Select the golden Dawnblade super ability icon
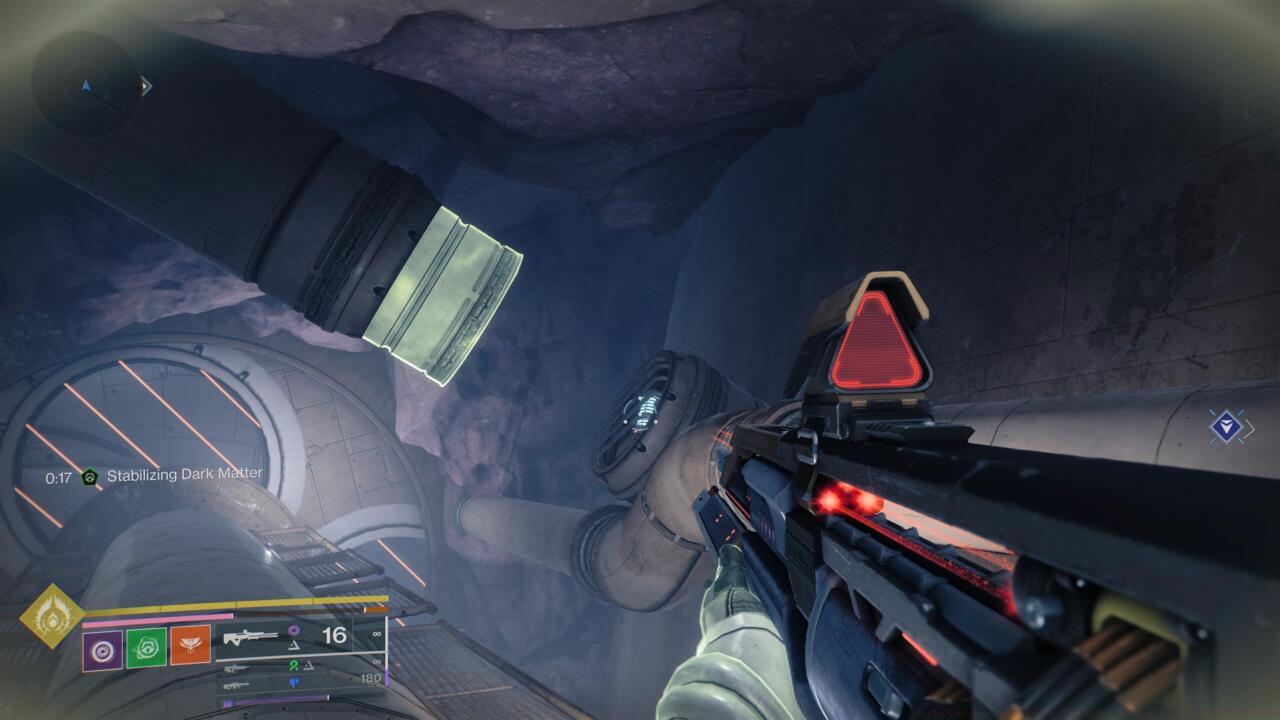 tap(53, 620)
